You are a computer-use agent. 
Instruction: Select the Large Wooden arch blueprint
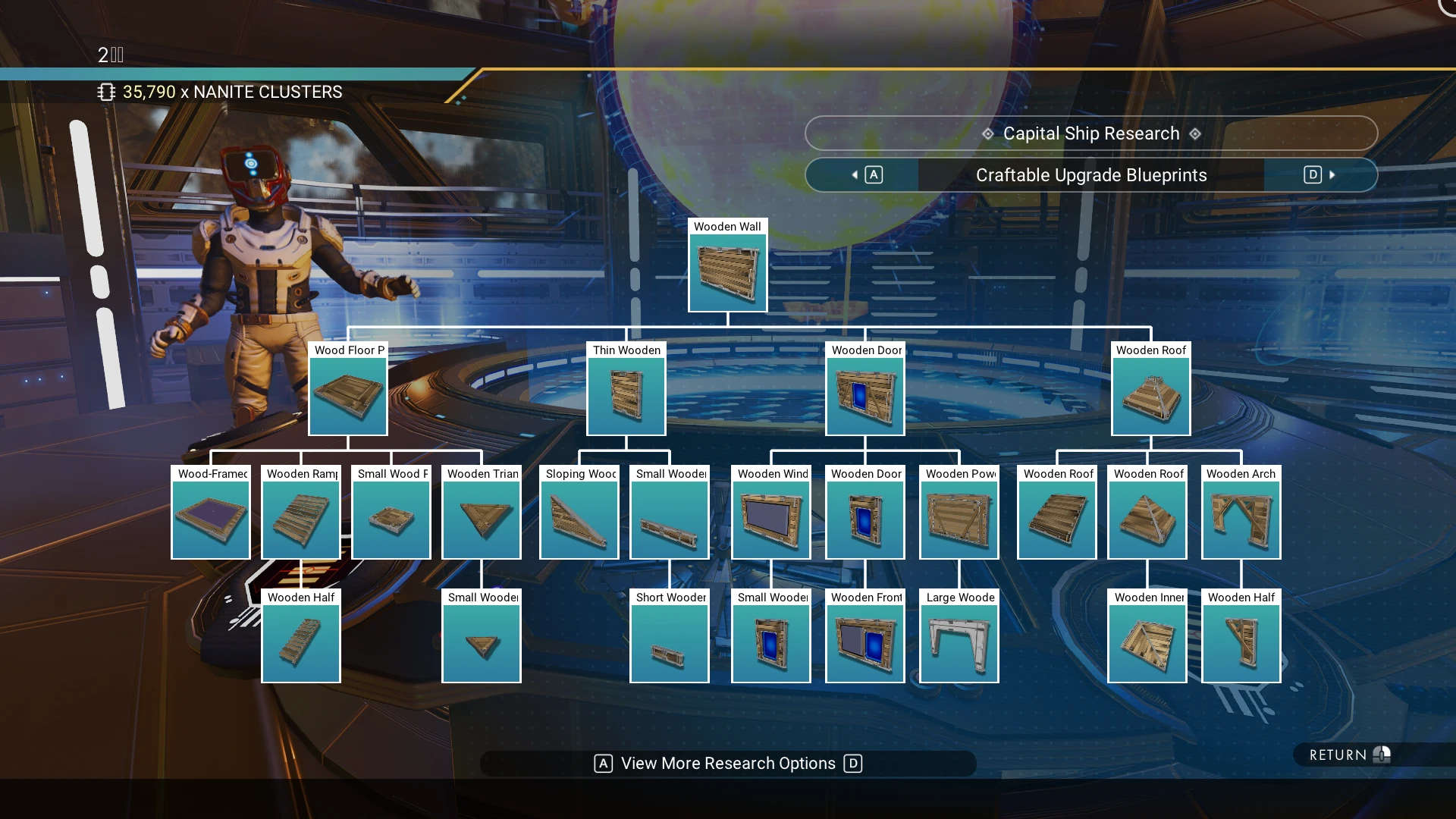[x=959, y=642]
